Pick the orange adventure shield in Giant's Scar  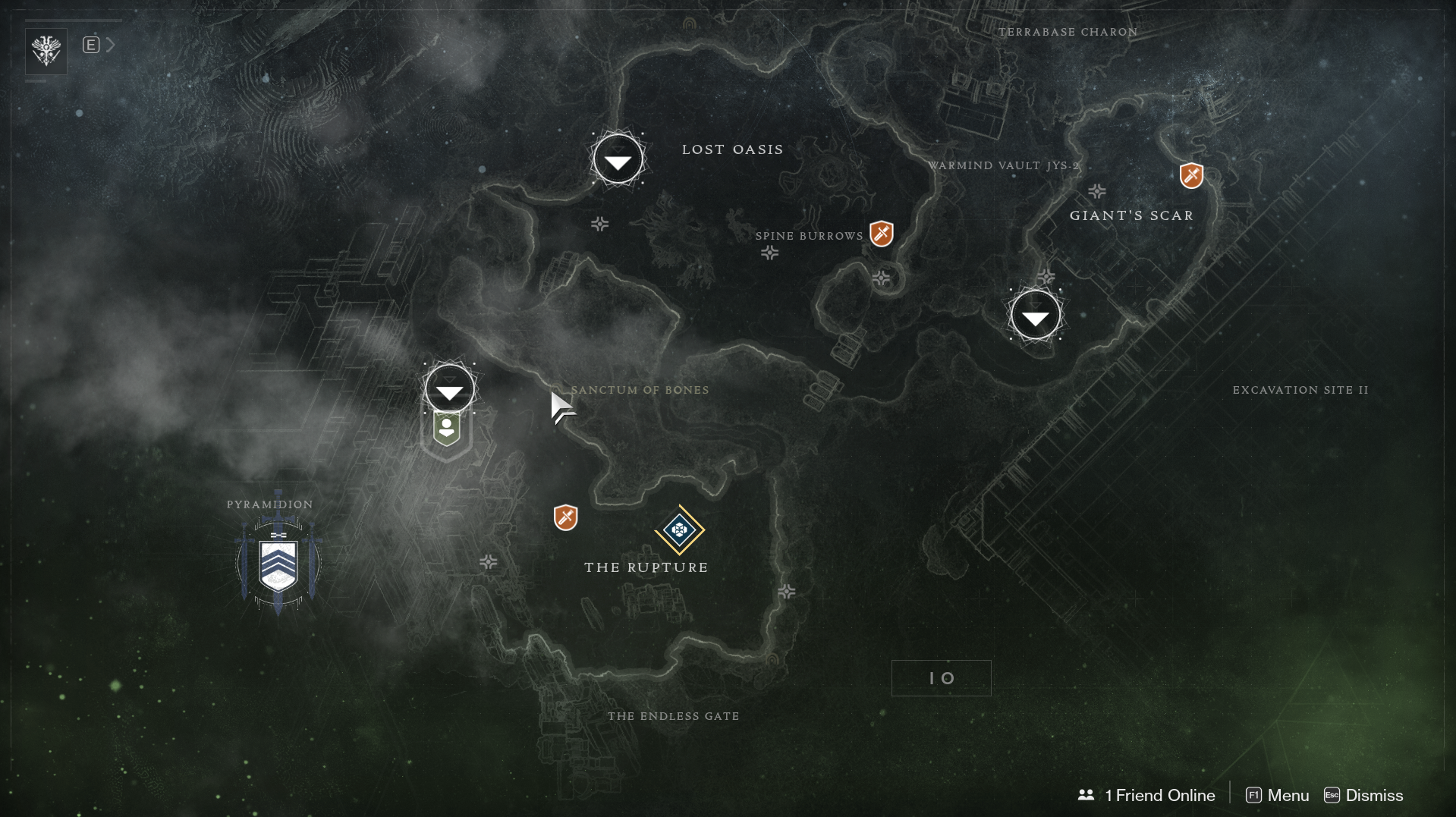click(x=1191, y=176)
